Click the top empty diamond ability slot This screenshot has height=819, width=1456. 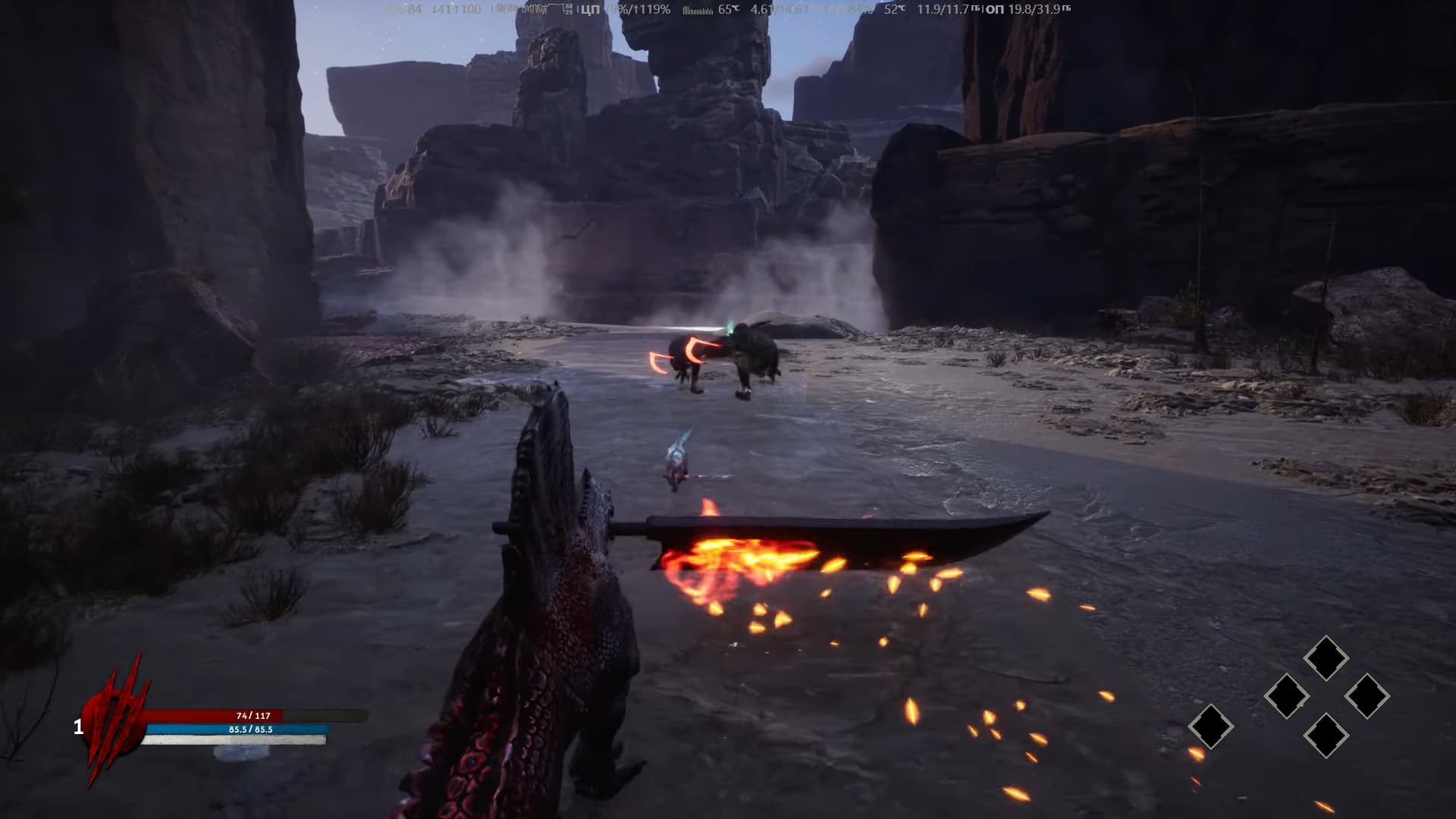1326,657
